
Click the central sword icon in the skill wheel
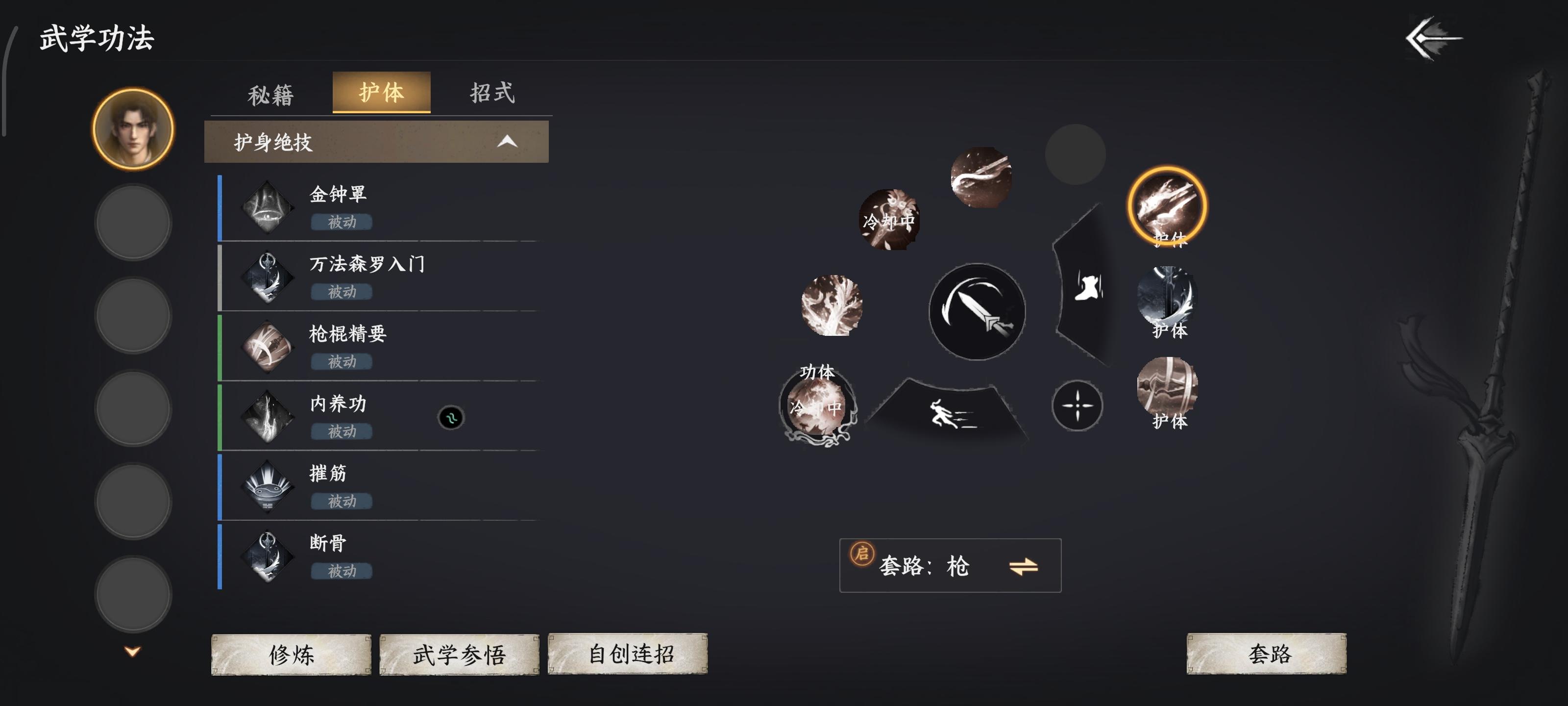pos(977,311)
